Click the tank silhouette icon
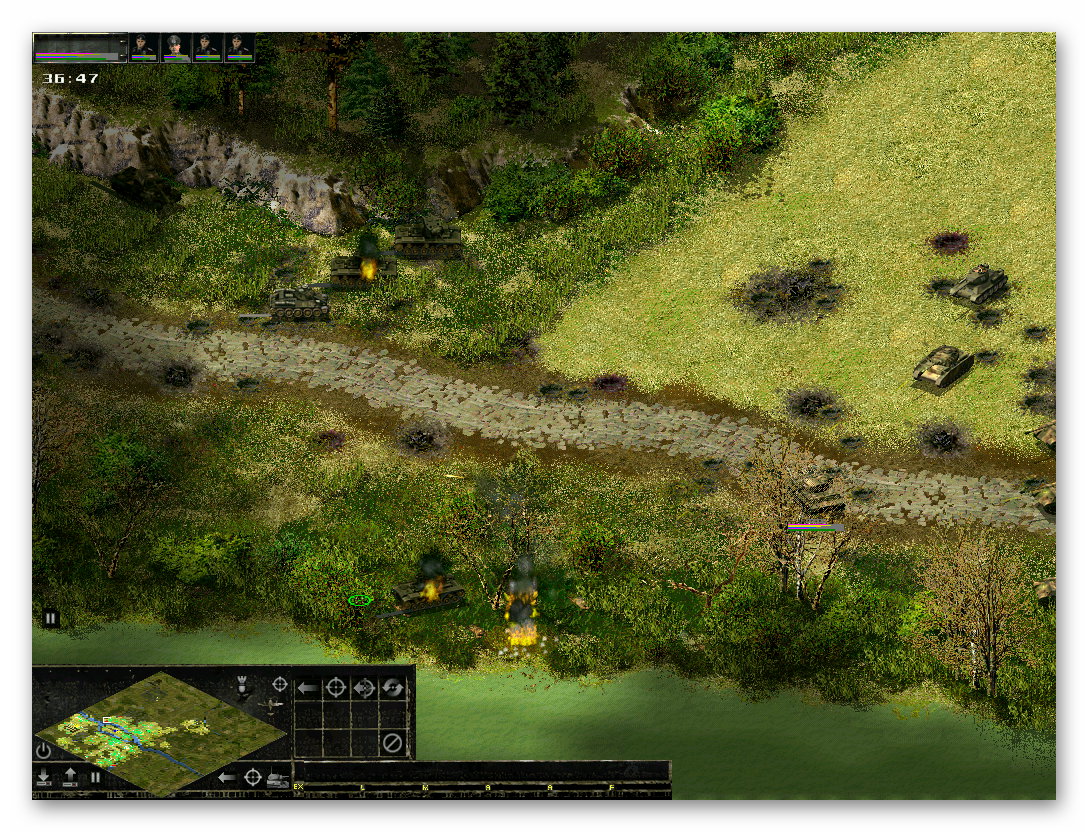The width and height of the screenshot is (1088, 832). click(279, 777)
